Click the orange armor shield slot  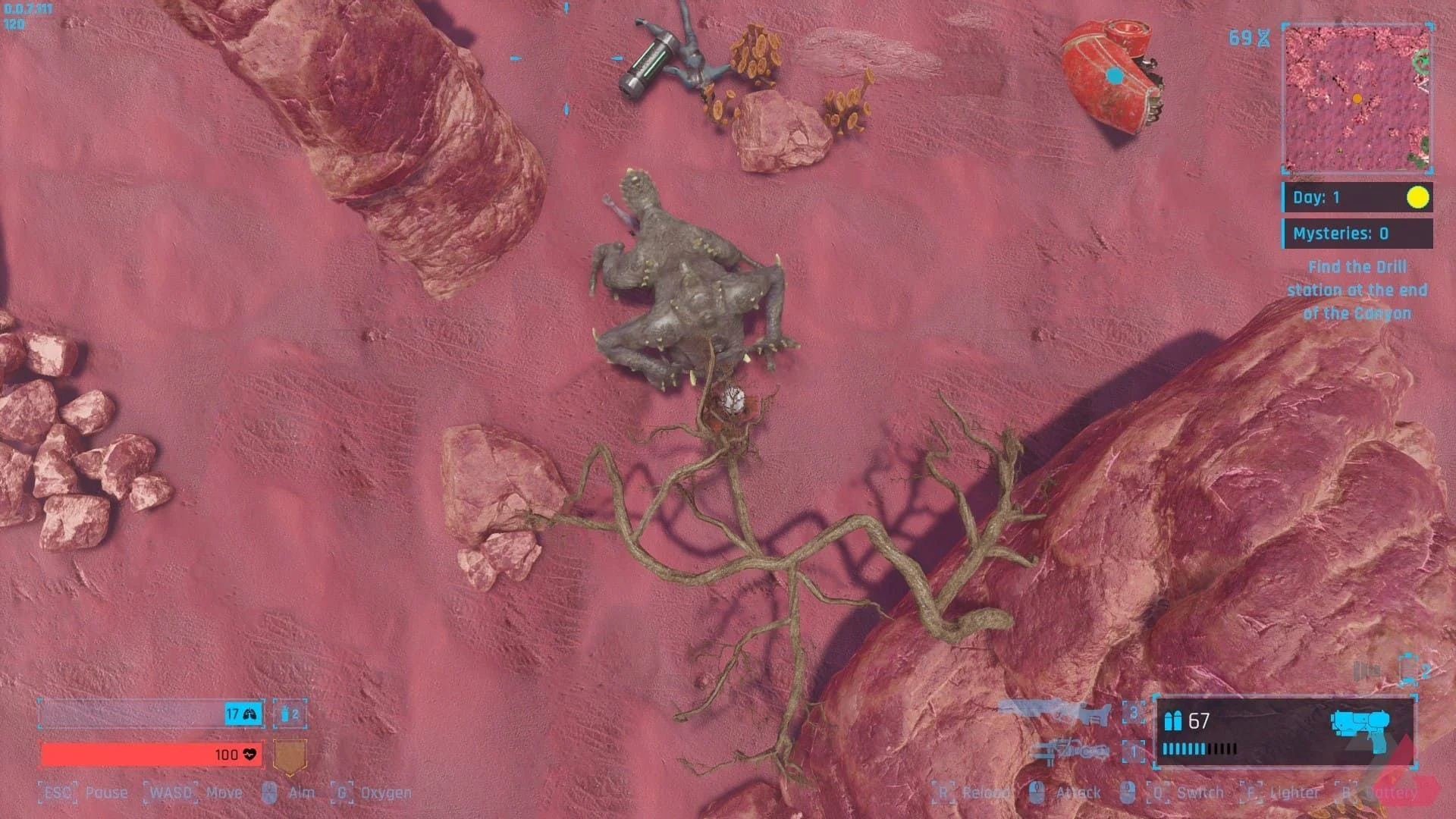(x=289, y=755)
